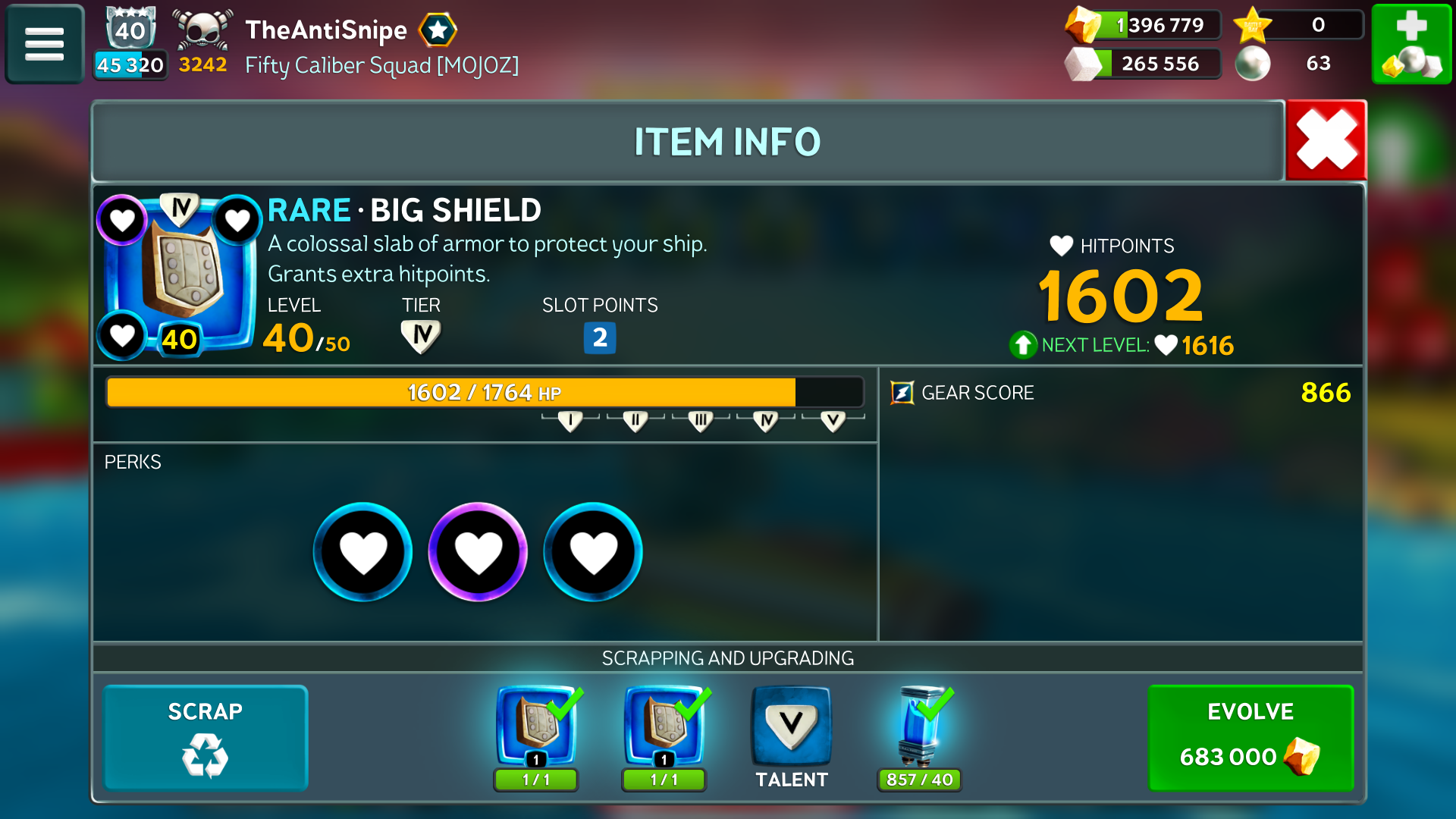The height and width of the screenshot is (819, 1456).
Task: Scrap the Big Shield item
Action: (x=206, y=738)
